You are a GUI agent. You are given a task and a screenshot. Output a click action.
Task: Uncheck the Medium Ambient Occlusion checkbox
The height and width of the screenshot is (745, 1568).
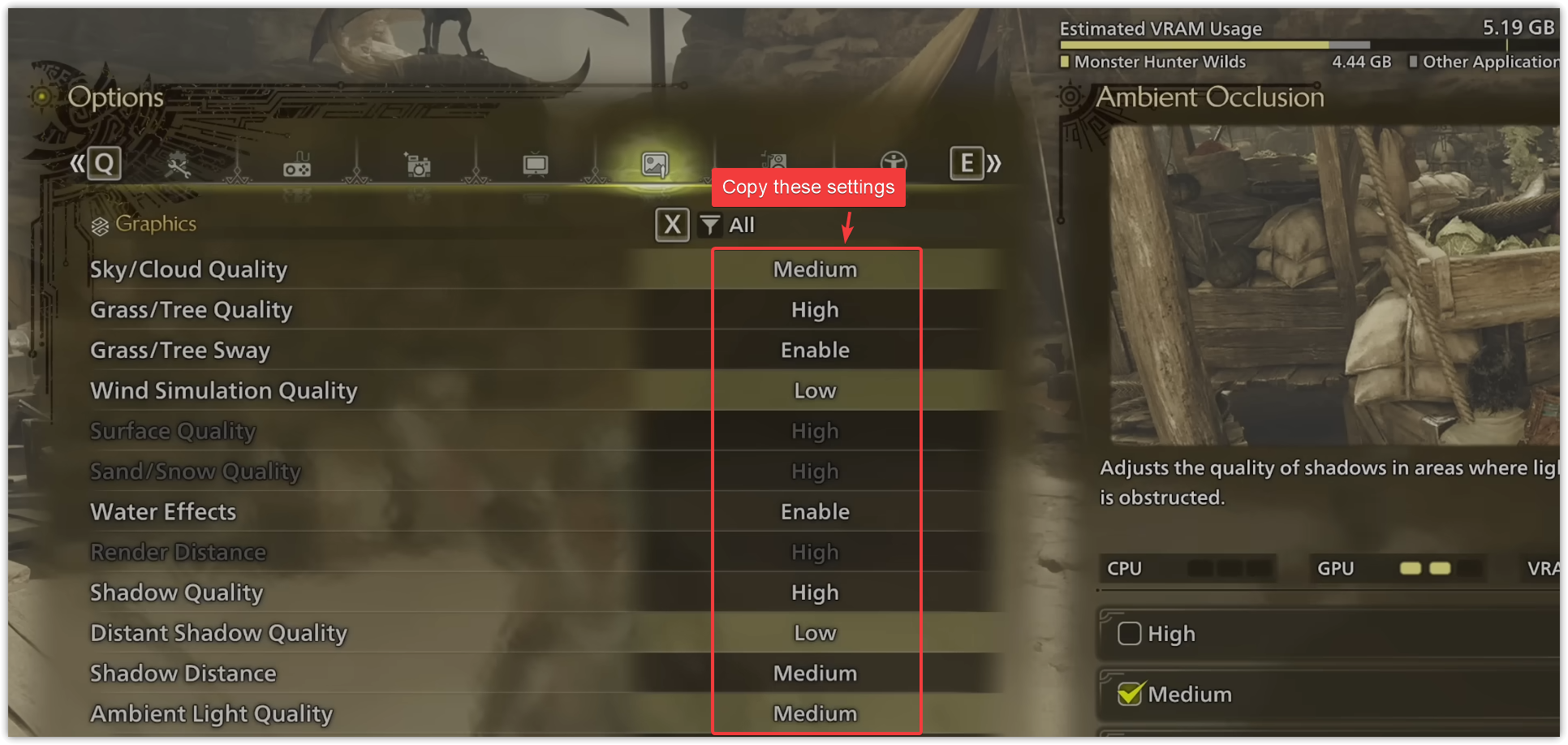1129,693
